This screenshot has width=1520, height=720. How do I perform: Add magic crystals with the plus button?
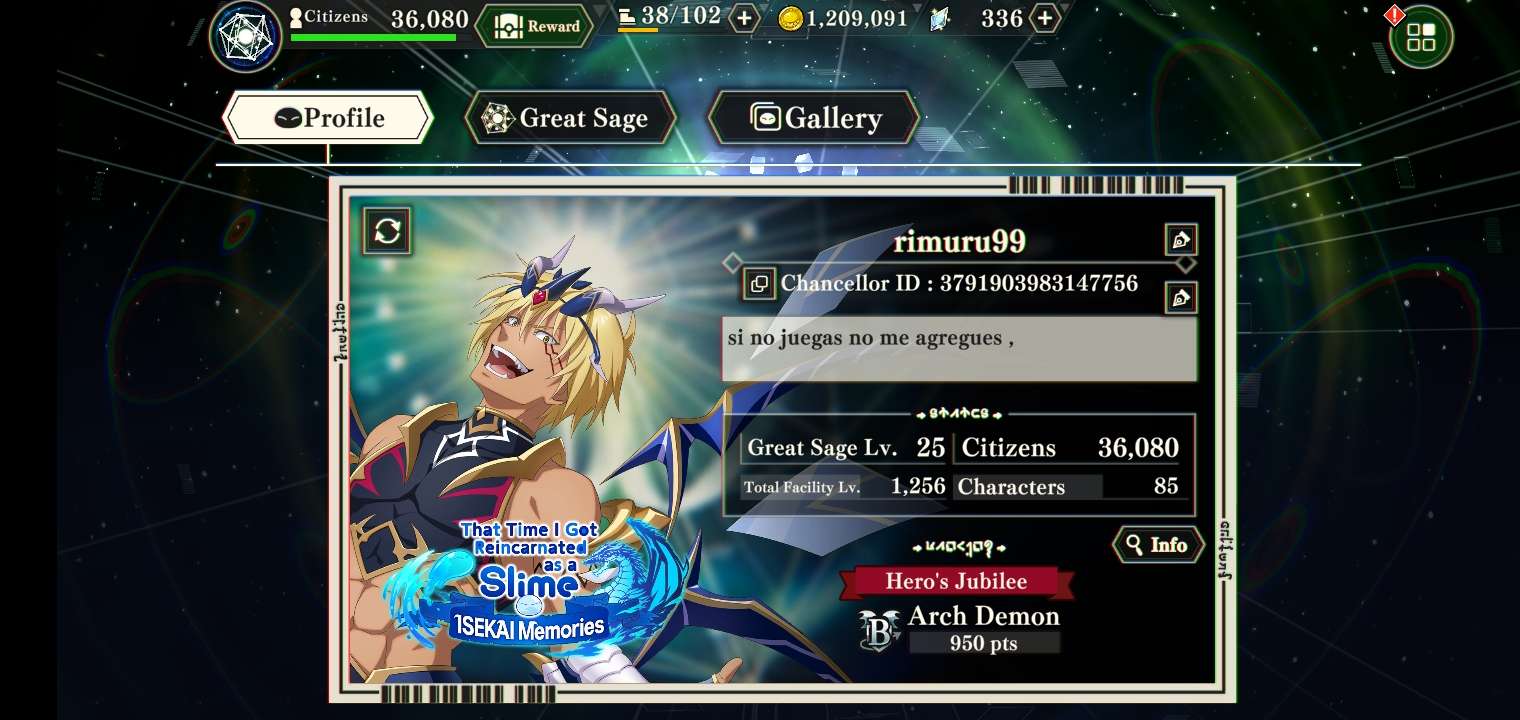click(x=1044, y=18)
